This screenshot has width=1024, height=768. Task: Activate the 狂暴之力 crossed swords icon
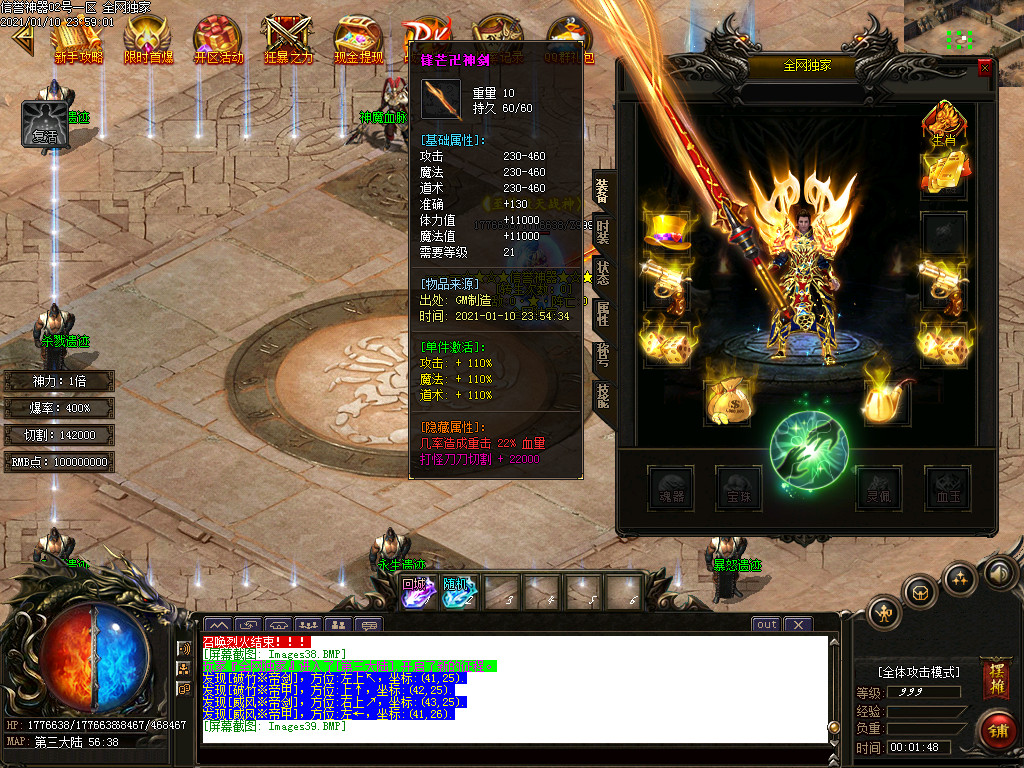(x=288, y=38)
